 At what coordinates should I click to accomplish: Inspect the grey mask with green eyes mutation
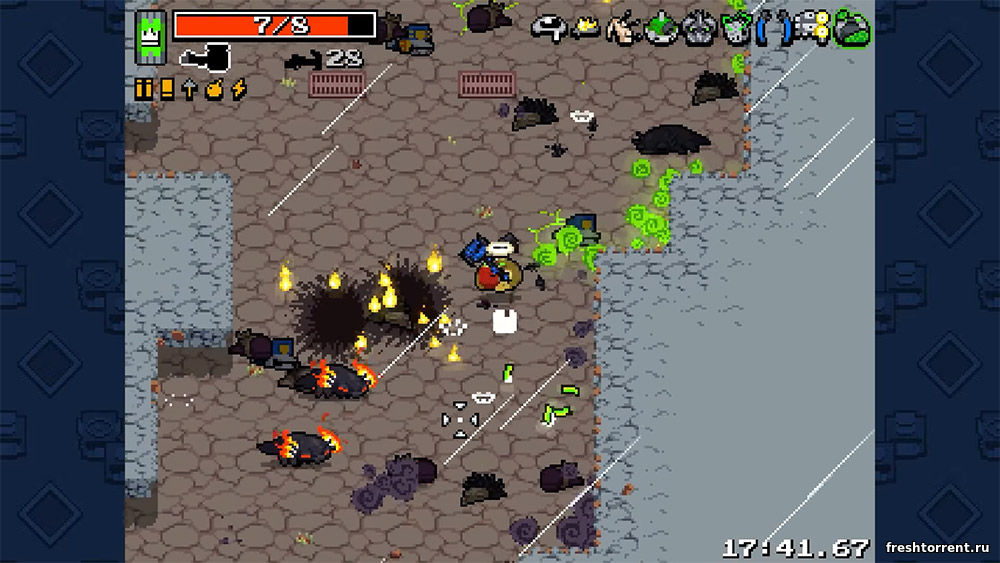click(698, 29)
